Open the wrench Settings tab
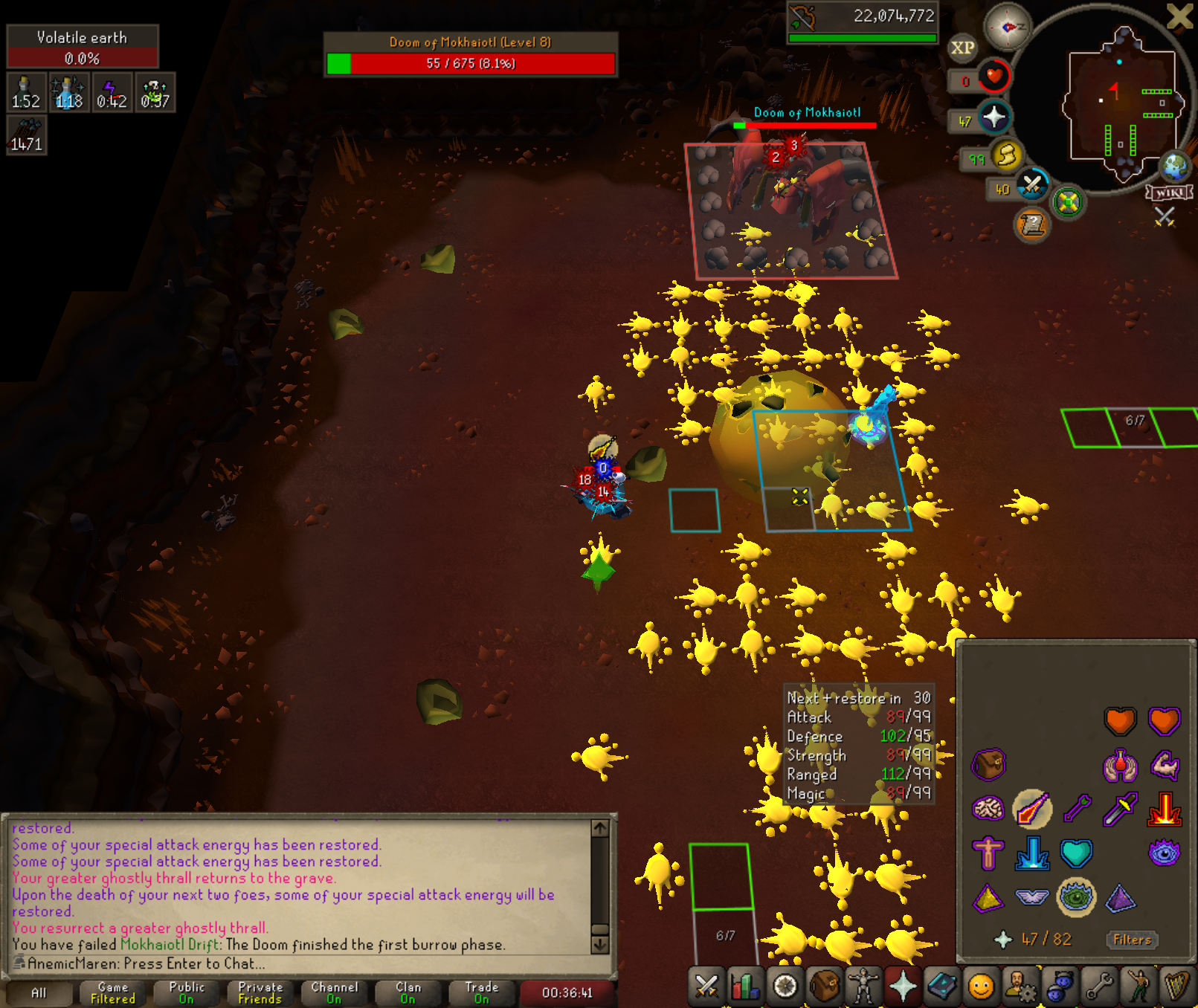The image size is (1198, 1008). pos(1098,986)
